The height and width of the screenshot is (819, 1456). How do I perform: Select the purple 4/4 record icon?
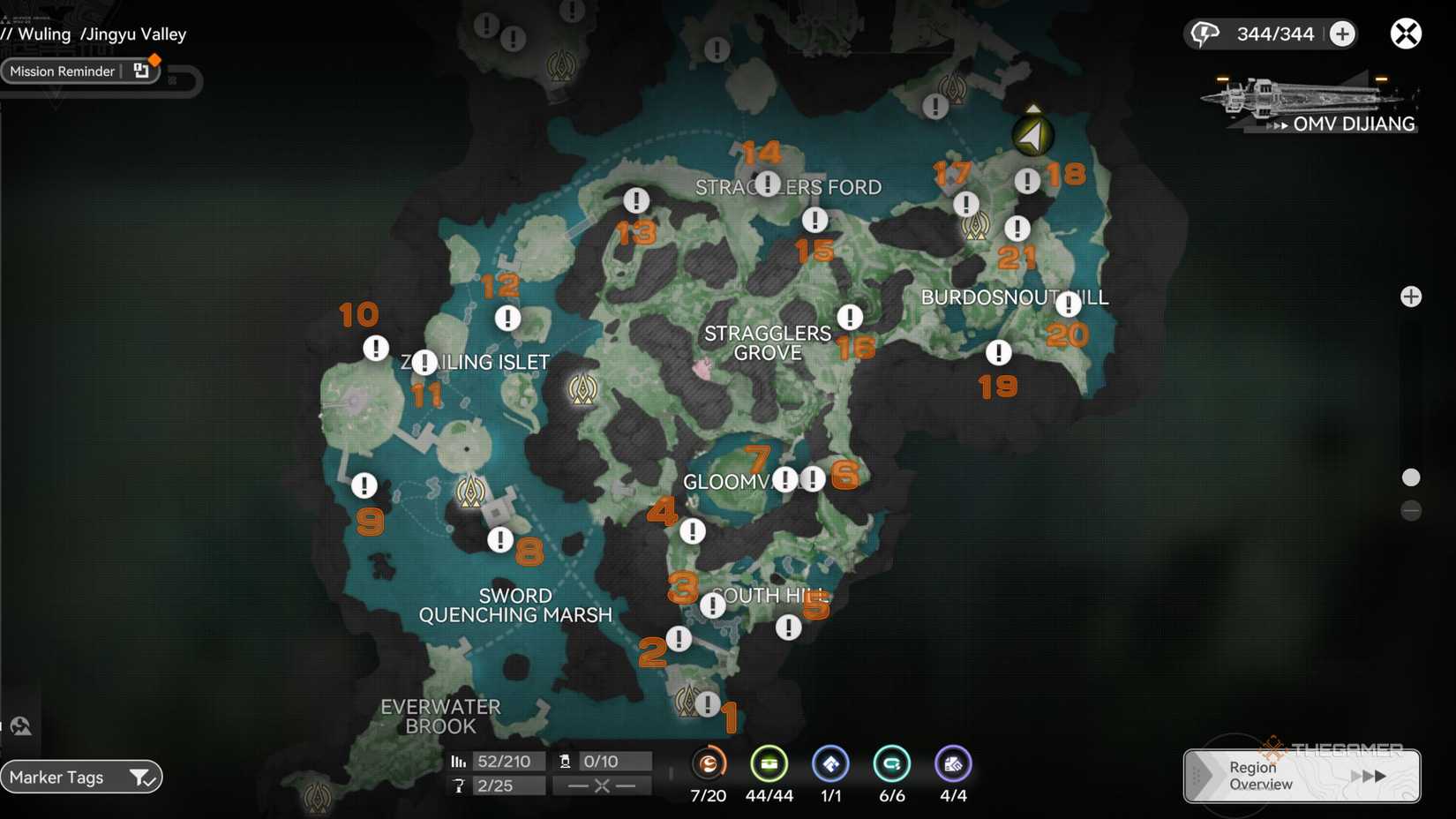coord(953,764)
